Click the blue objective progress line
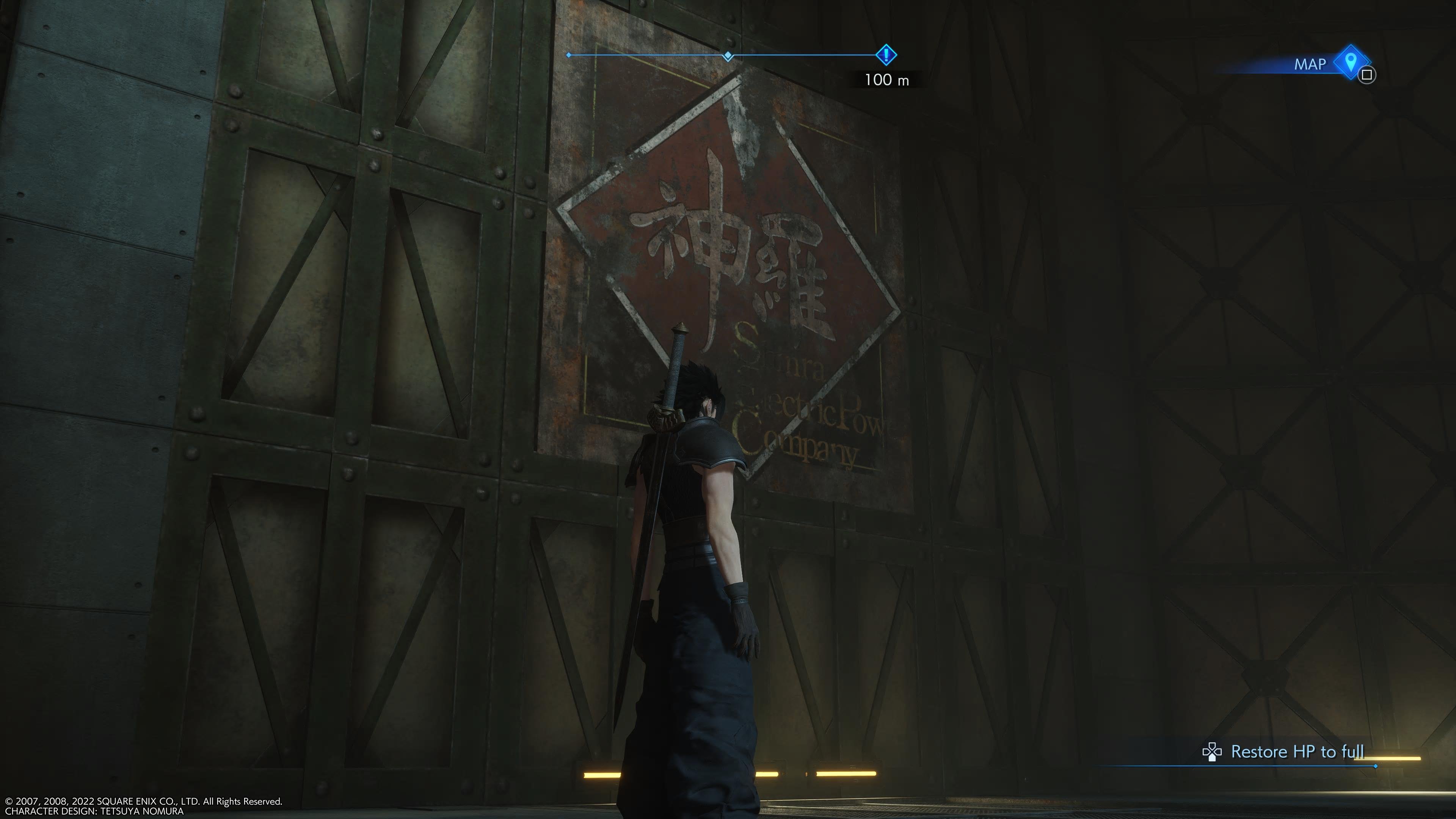This screenshot has width=1456, height=819. click(x=650, y=55)
